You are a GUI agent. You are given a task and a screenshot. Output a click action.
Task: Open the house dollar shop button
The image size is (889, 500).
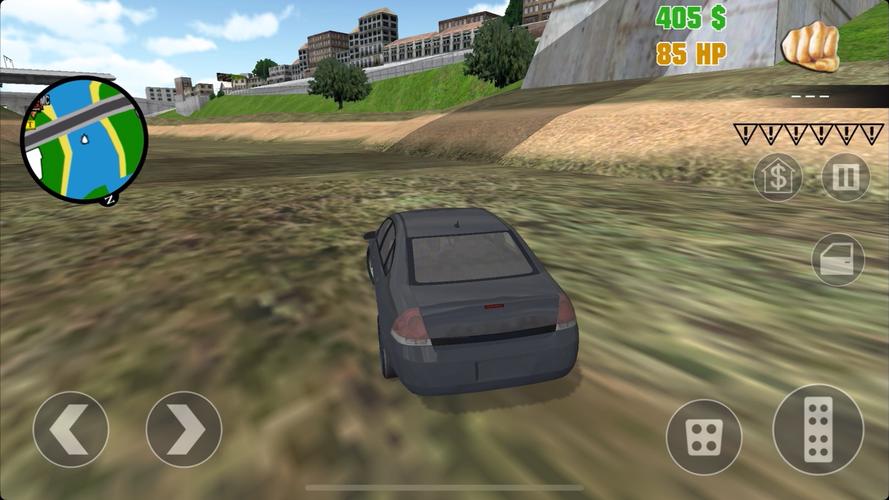778,178
